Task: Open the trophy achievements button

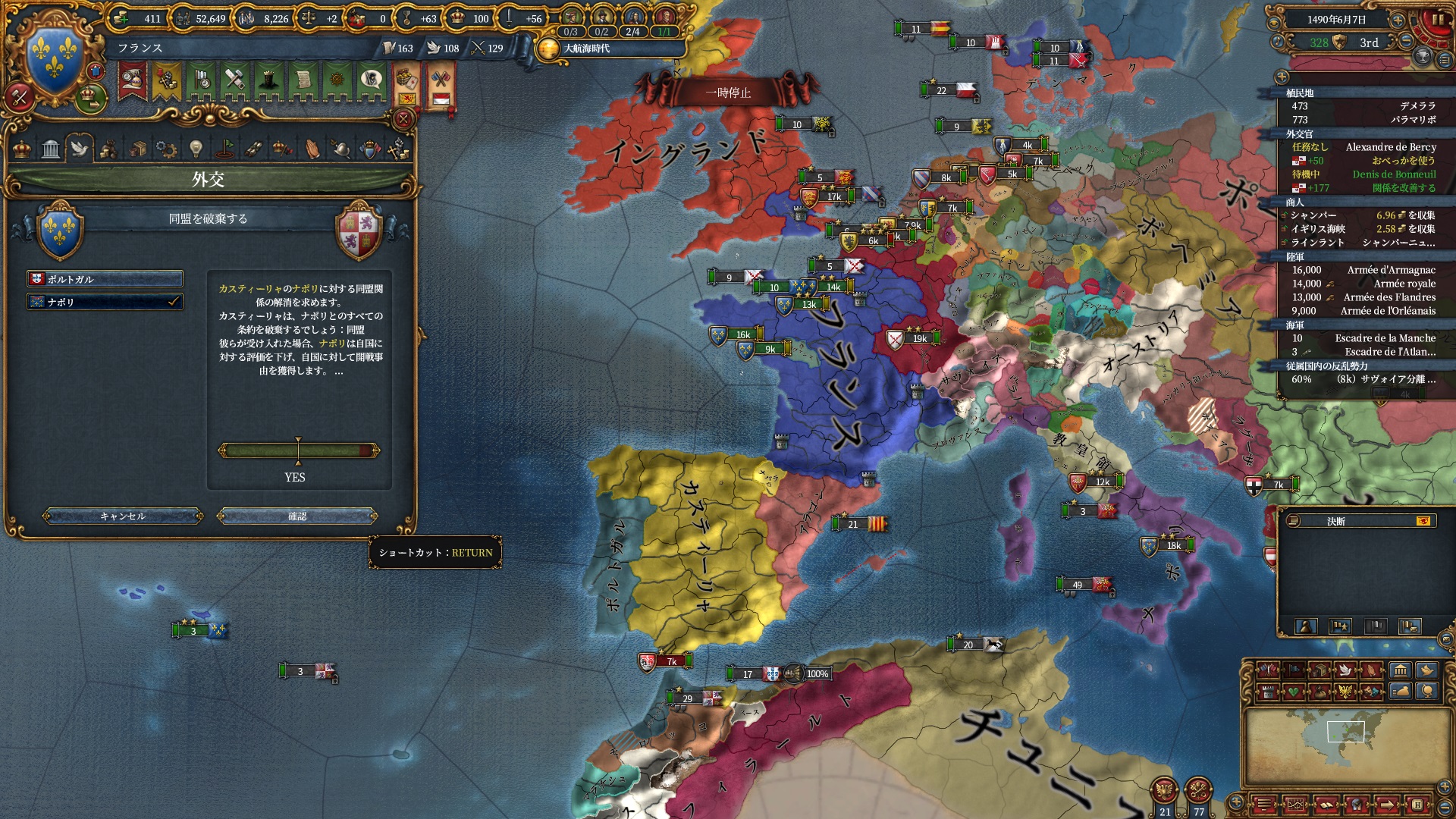Action: (1423, 57)
